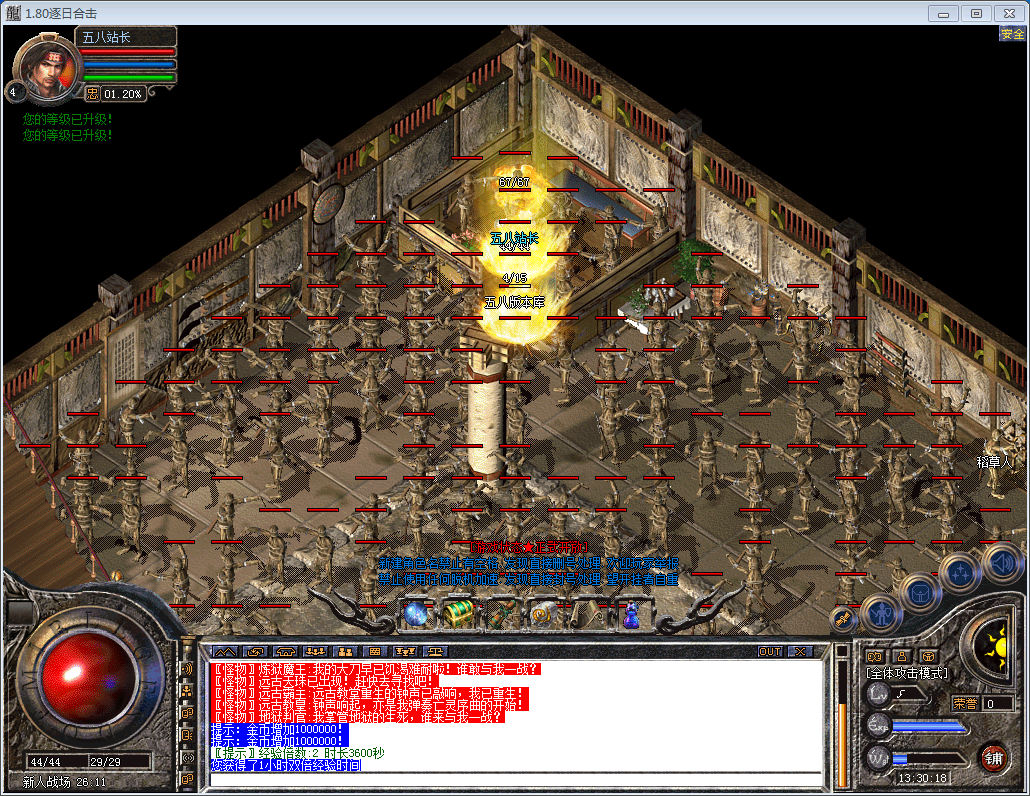Screen dimensions: 1030x796
Task: Use the green bottle belt item
Action: tap(502, 614)
